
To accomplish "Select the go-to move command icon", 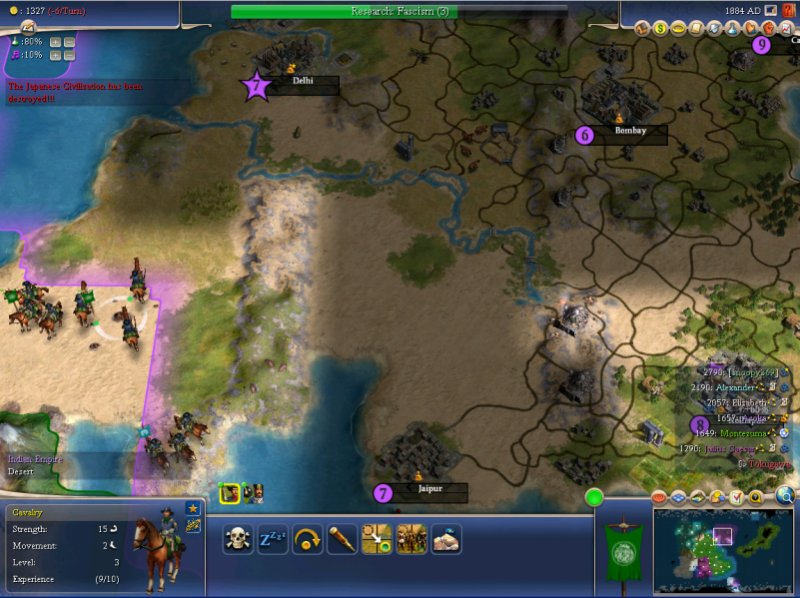I will 376,539.
